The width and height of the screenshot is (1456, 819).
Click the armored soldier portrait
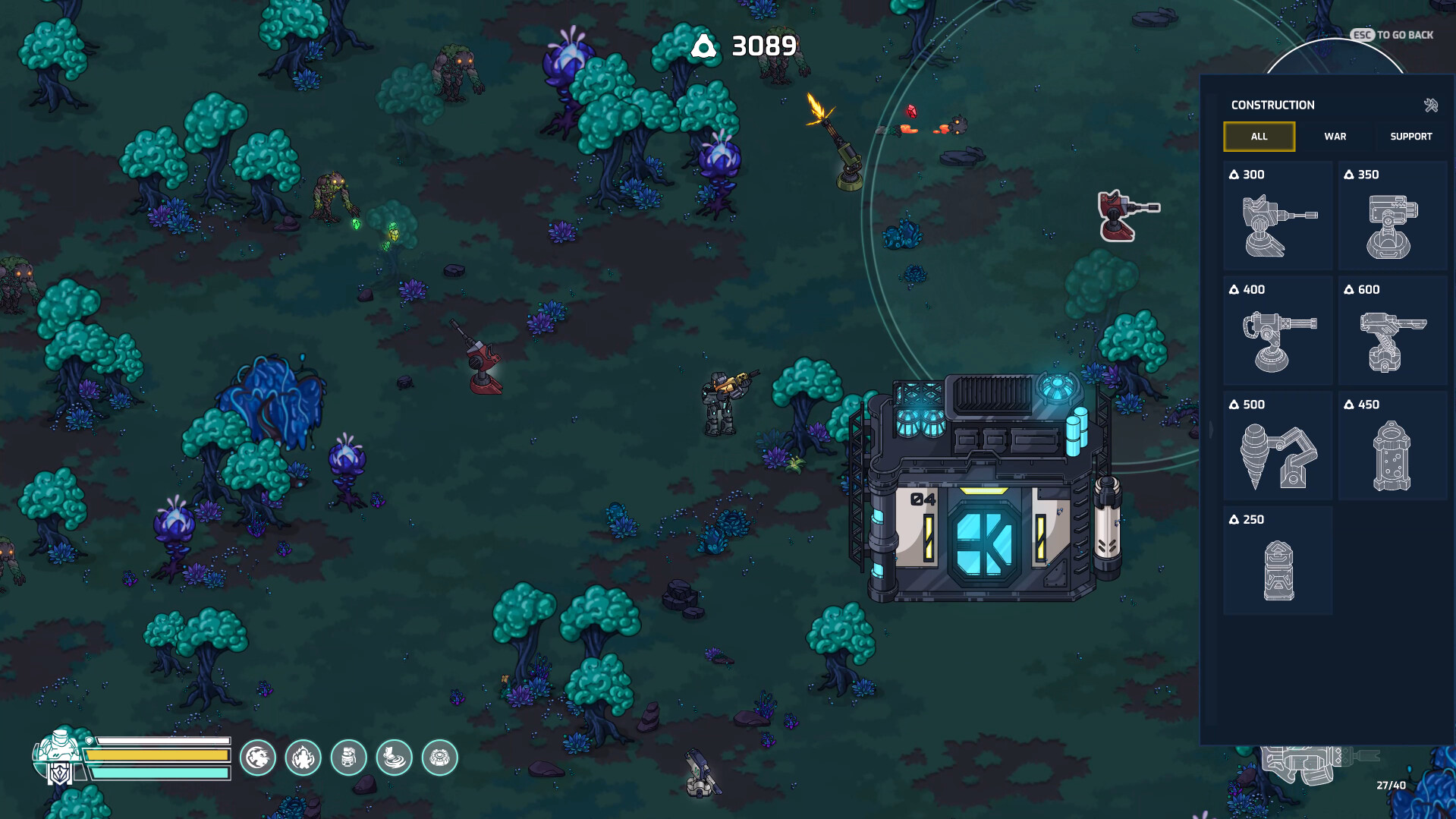(x=59, y=755)
